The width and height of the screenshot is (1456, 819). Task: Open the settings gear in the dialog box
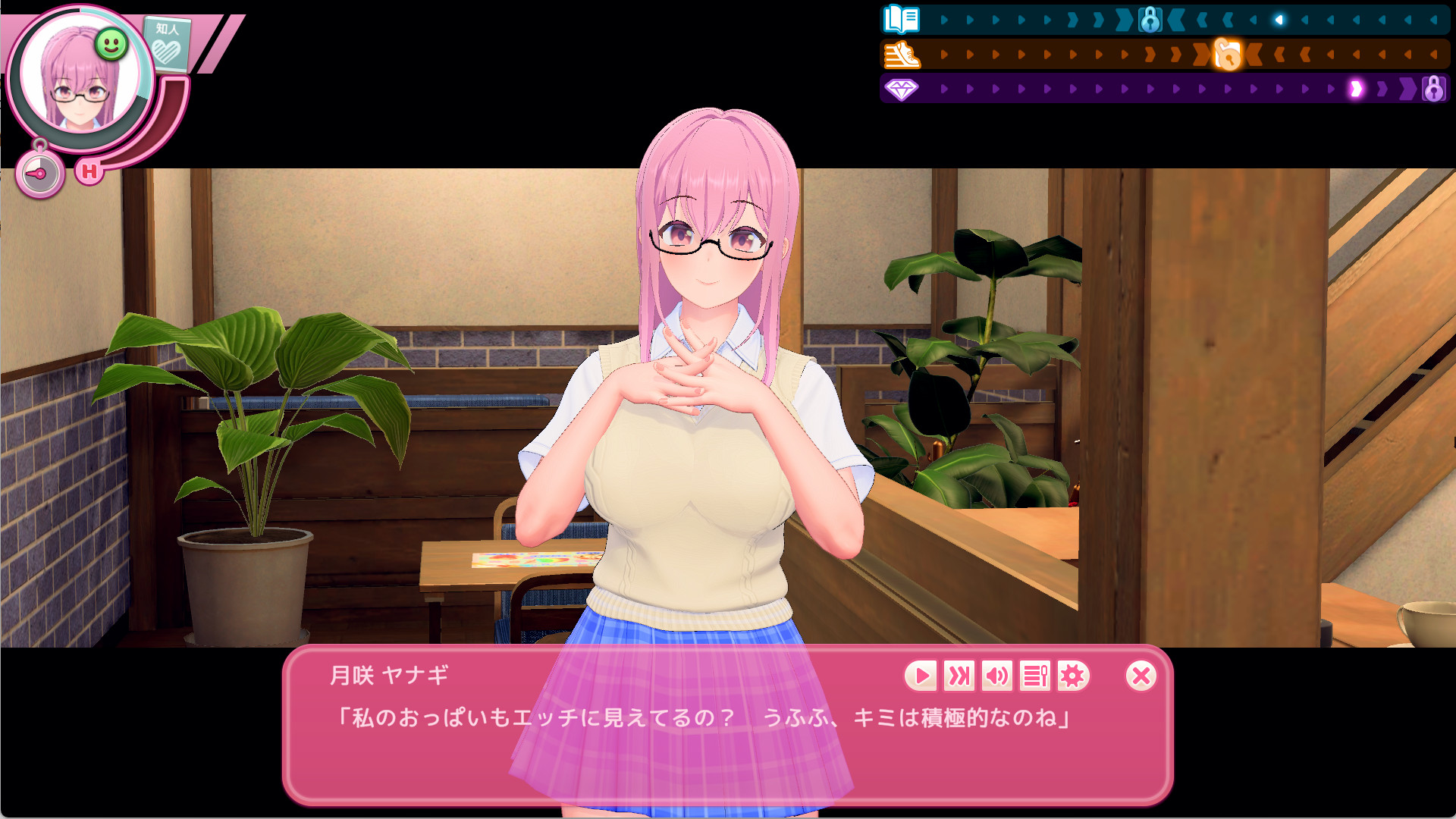click(1072, 676)
